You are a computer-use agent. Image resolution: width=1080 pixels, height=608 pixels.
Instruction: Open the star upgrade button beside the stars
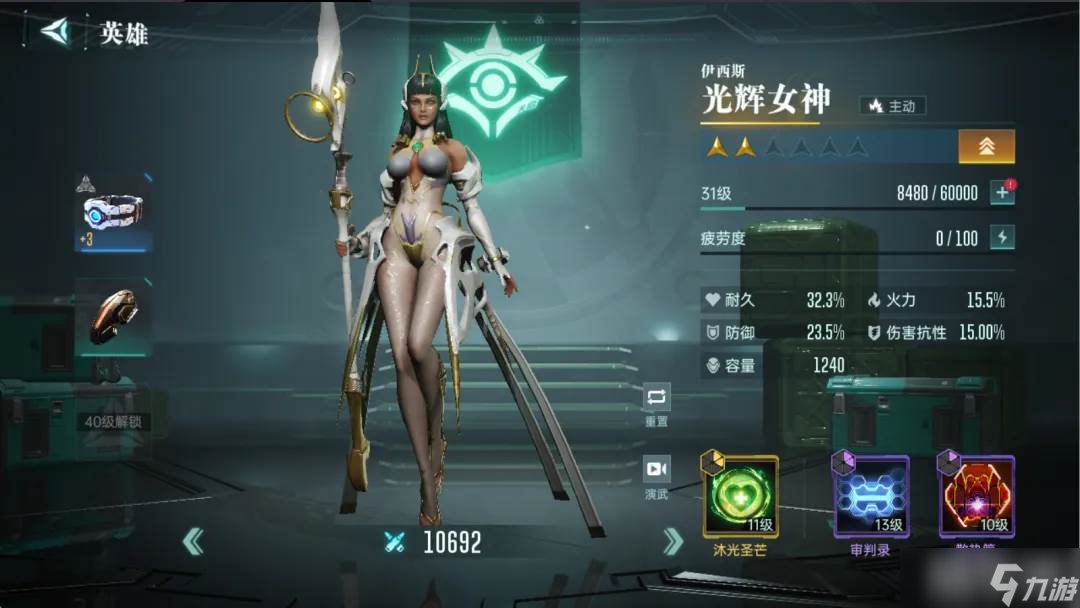[986, 147]
